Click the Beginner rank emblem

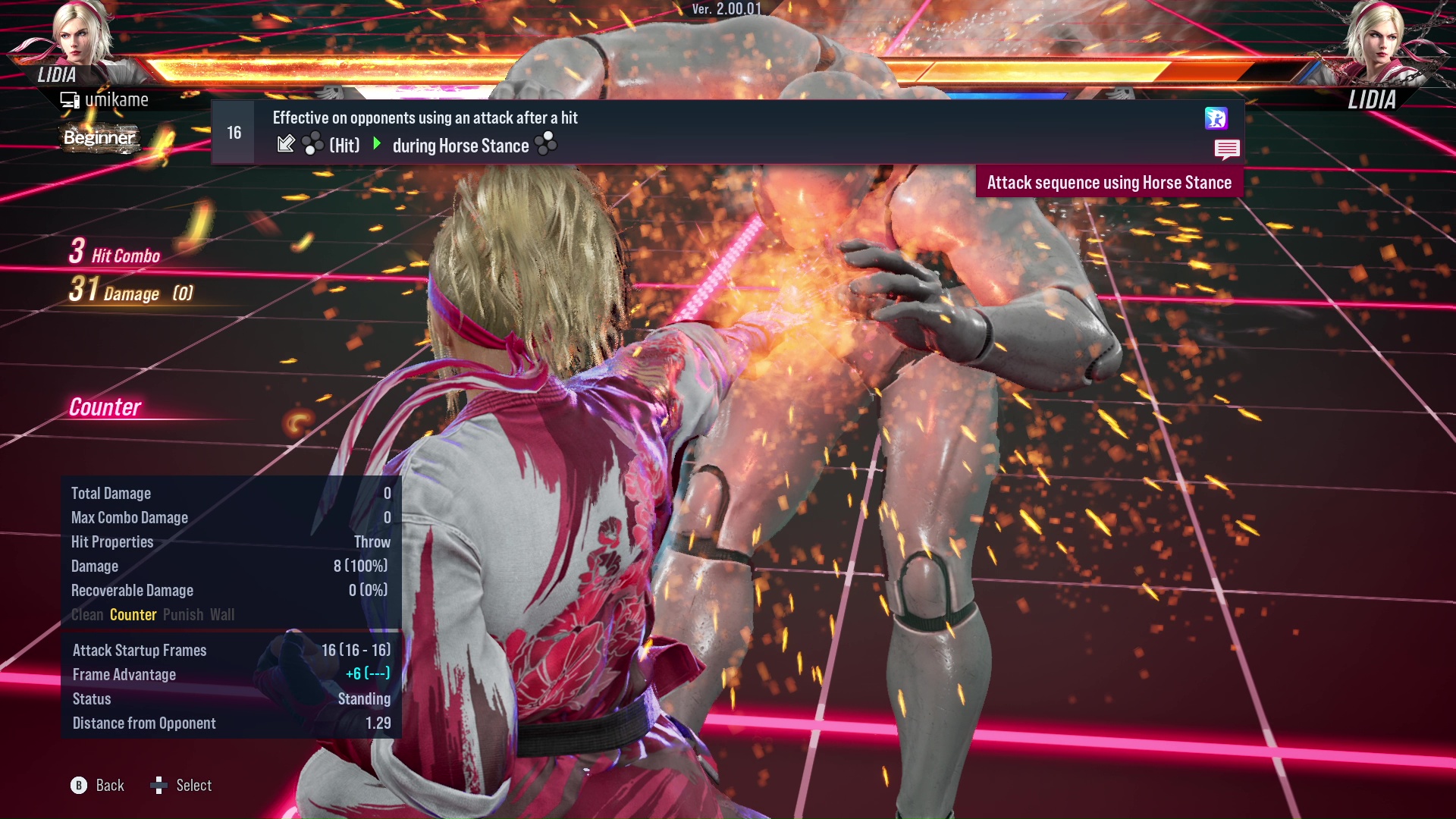click(99, 137)
